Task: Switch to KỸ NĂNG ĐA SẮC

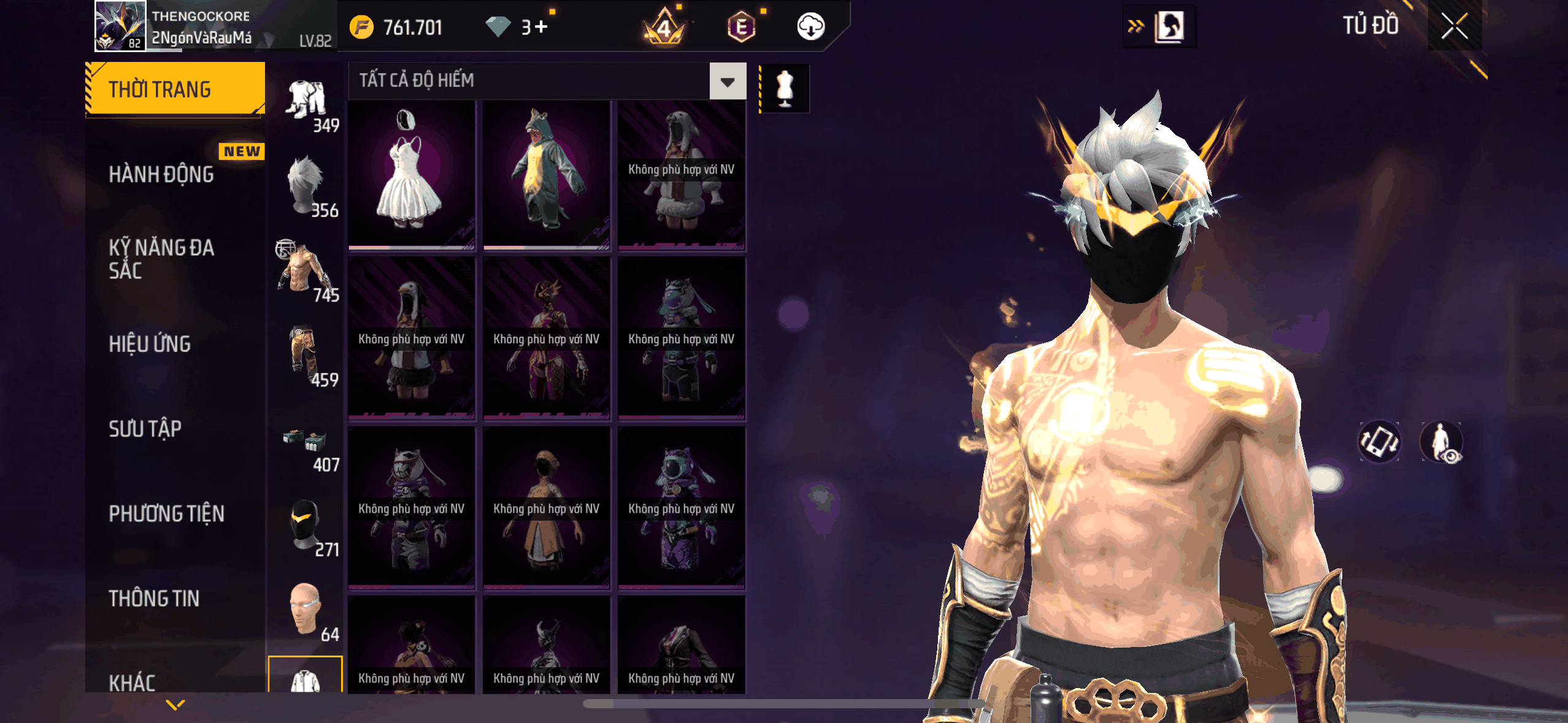Action: [x=162, y=259]
